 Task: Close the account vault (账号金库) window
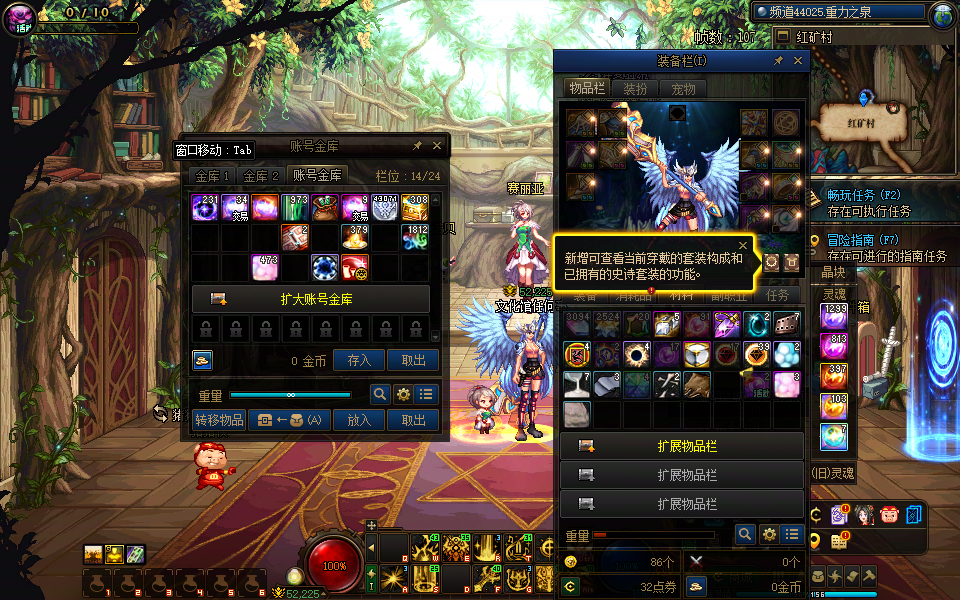click(438, 146)
